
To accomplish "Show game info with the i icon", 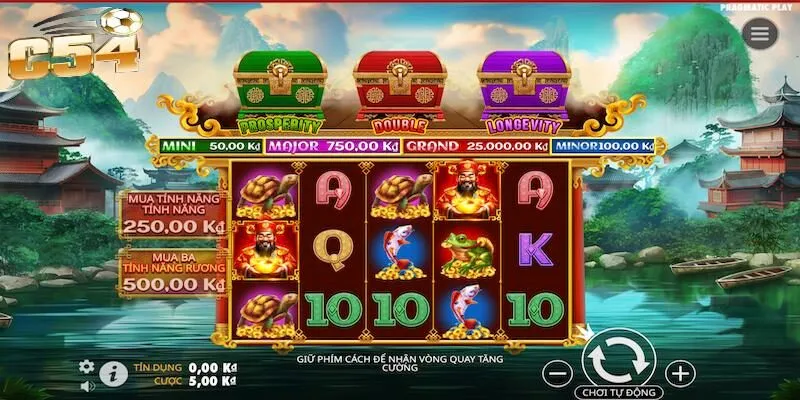I will [113, 375].
